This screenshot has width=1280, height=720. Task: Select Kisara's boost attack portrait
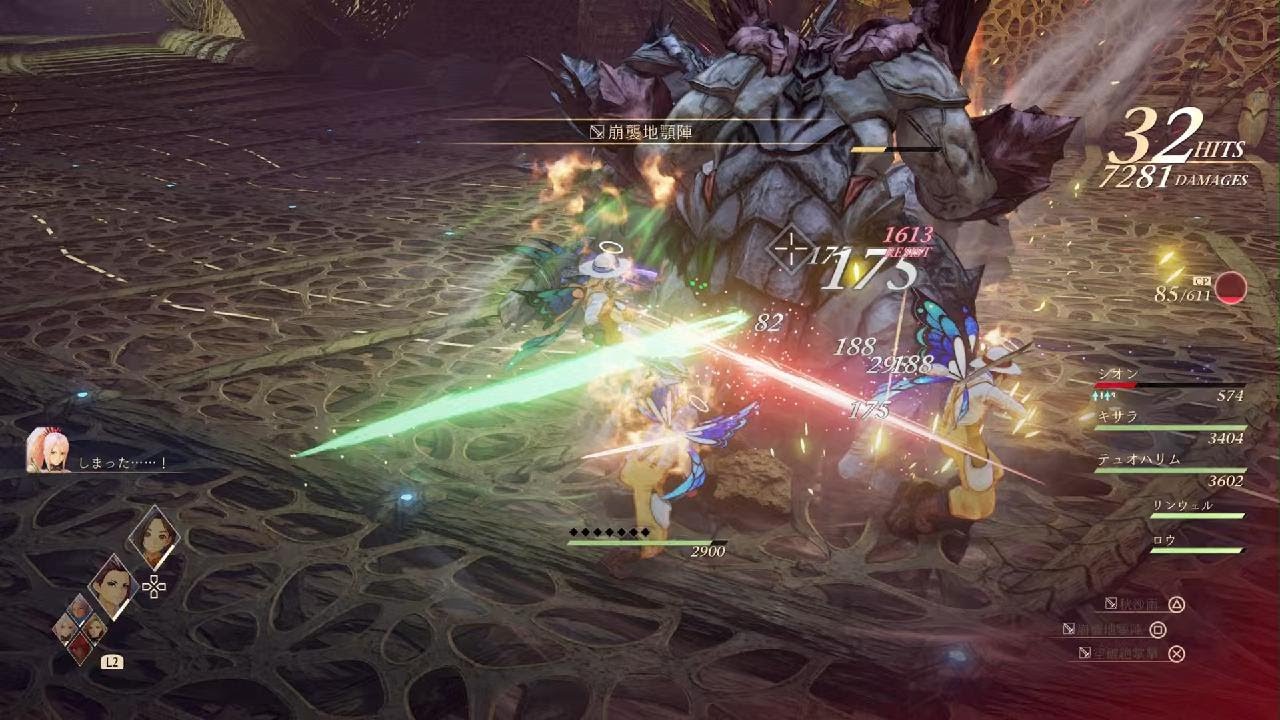[x=153, y=537]
